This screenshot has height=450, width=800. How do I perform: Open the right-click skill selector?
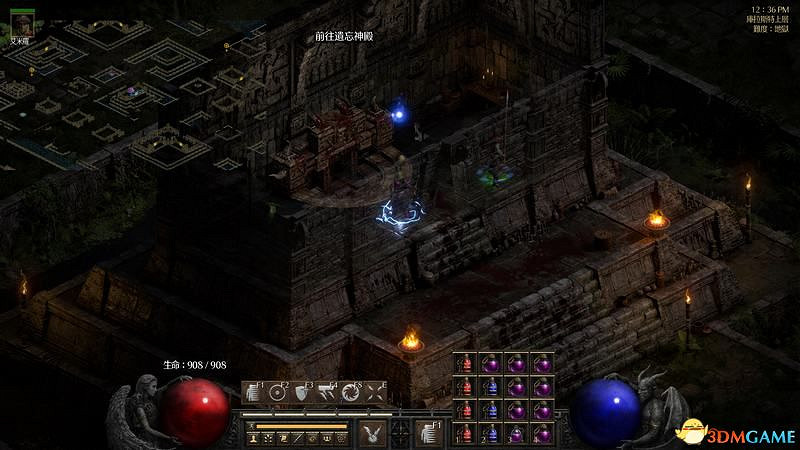428,432
